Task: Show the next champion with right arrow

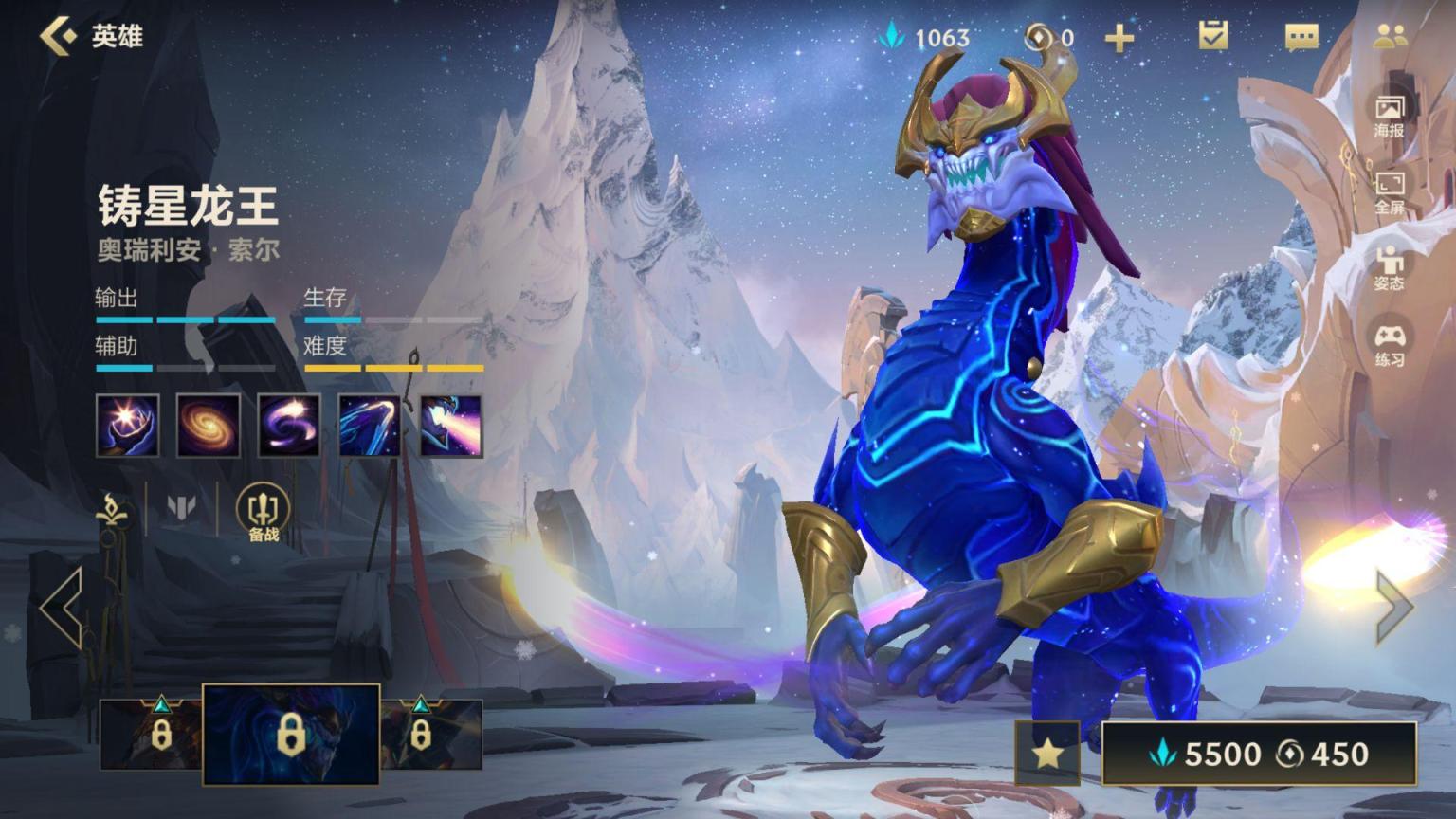Action: tap(1393, 606)
